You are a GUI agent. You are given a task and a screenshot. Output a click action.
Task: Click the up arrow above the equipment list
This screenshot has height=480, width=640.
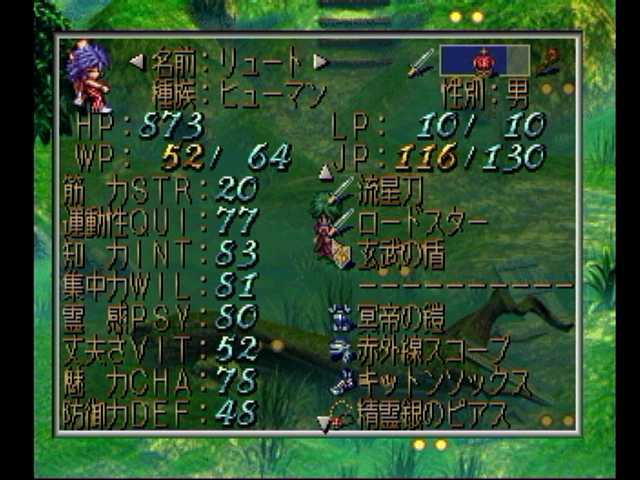325,172
